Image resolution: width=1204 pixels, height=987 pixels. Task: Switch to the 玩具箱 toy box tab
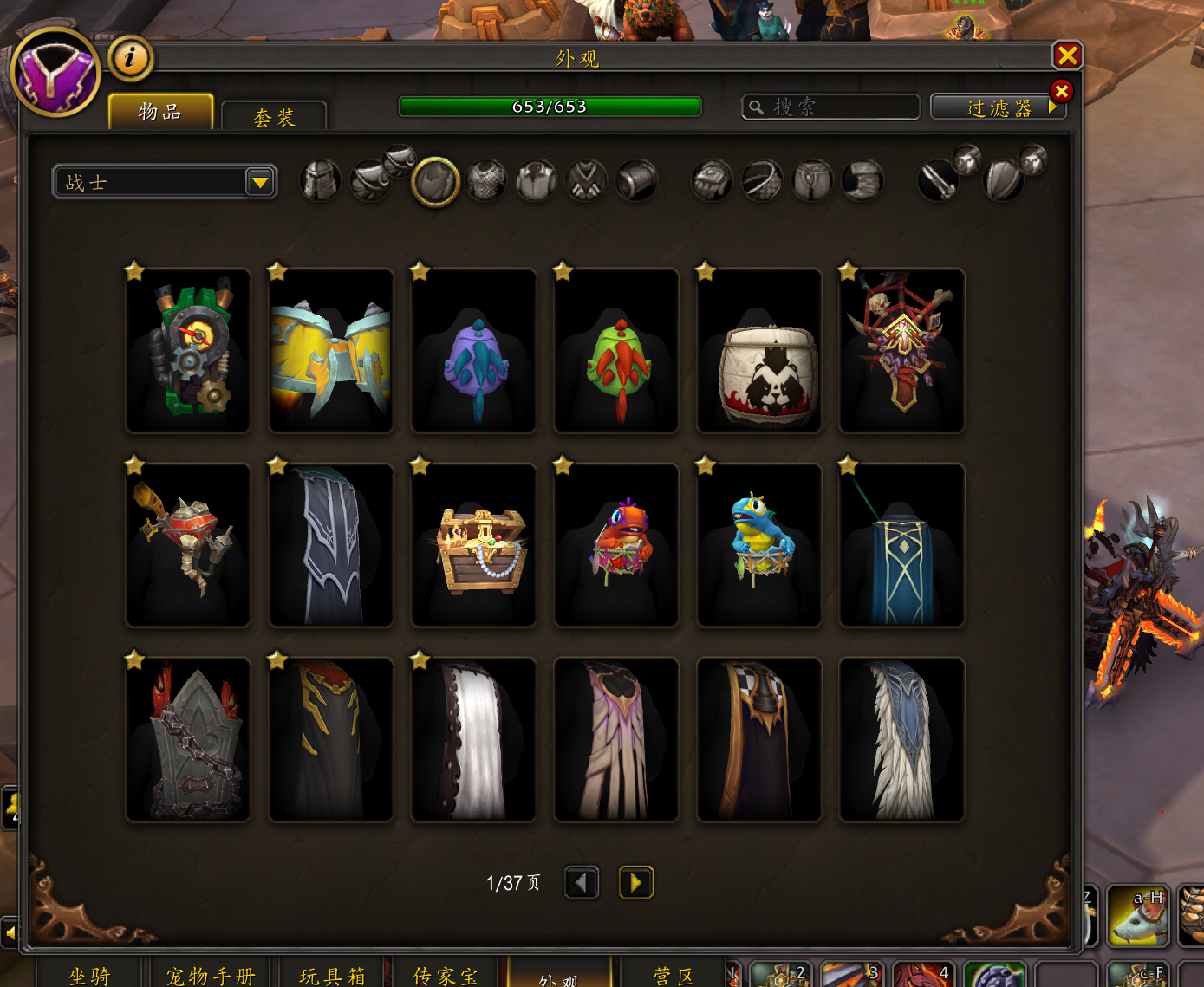(332, 975)
